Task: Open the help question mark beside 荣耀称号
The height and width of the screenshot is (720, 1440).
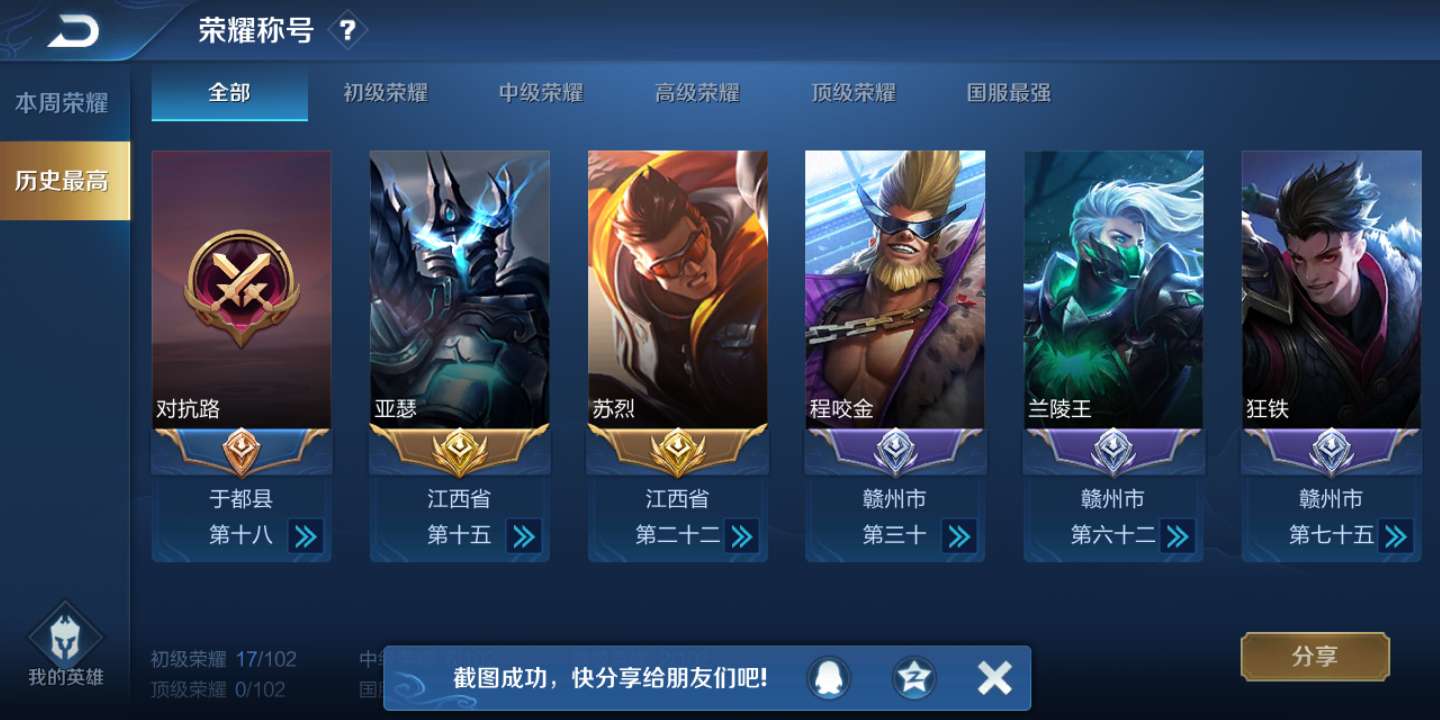Action: click(x=347, y=29)
